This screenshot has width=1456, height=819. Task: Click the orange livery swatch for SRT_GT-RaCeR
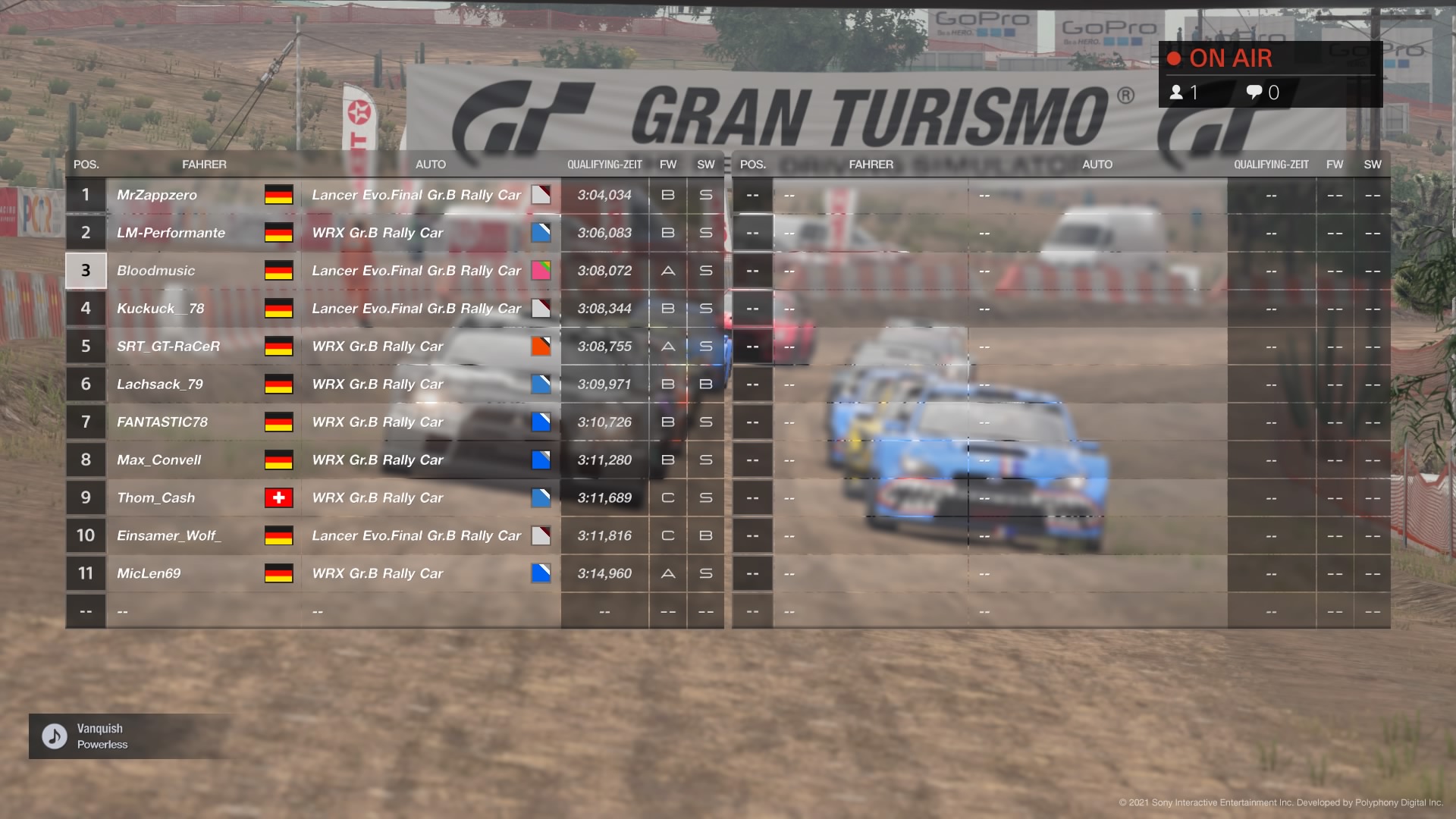tap(541, 347)
